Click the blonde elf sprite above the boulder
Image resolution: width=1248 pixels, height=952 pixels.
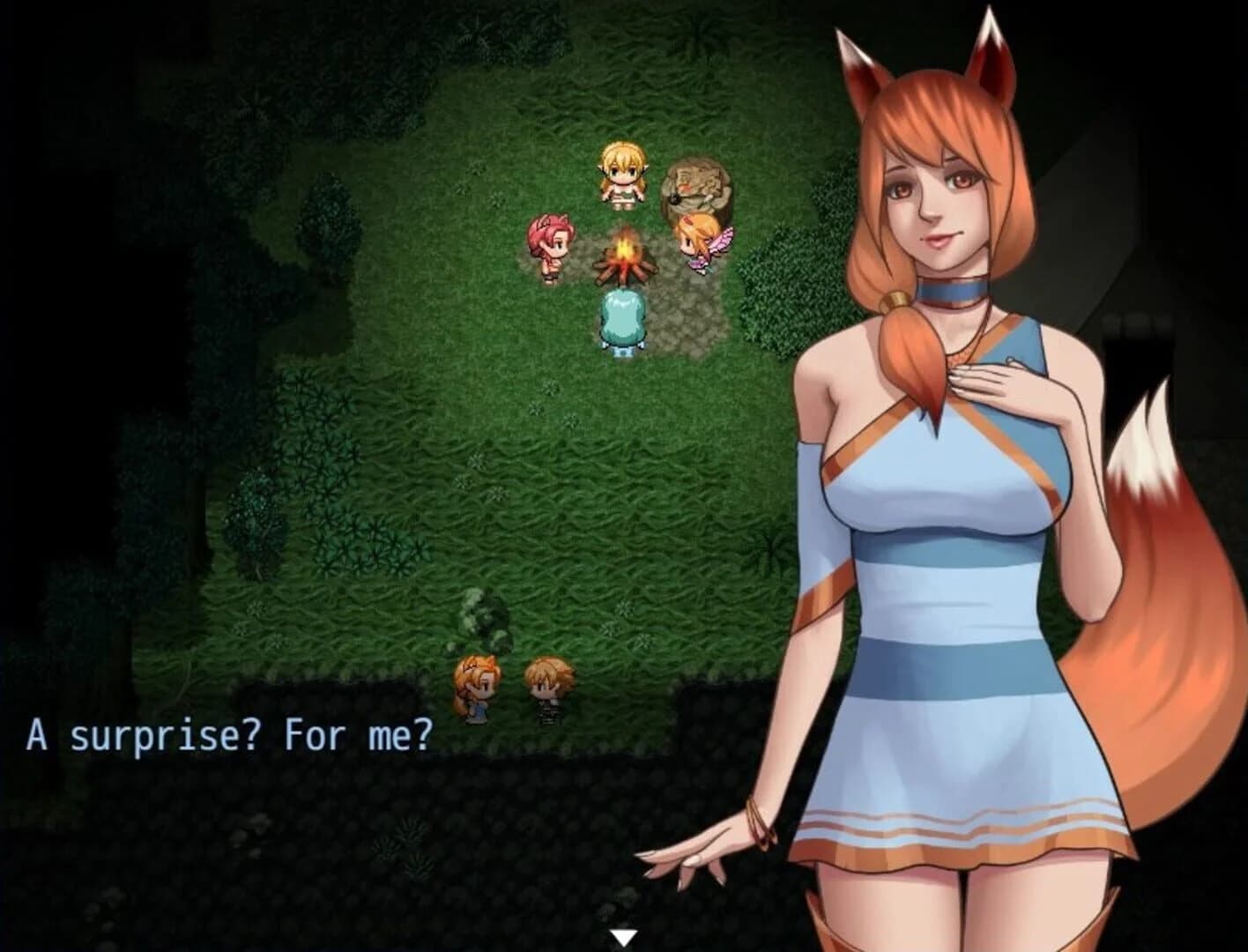622,176
